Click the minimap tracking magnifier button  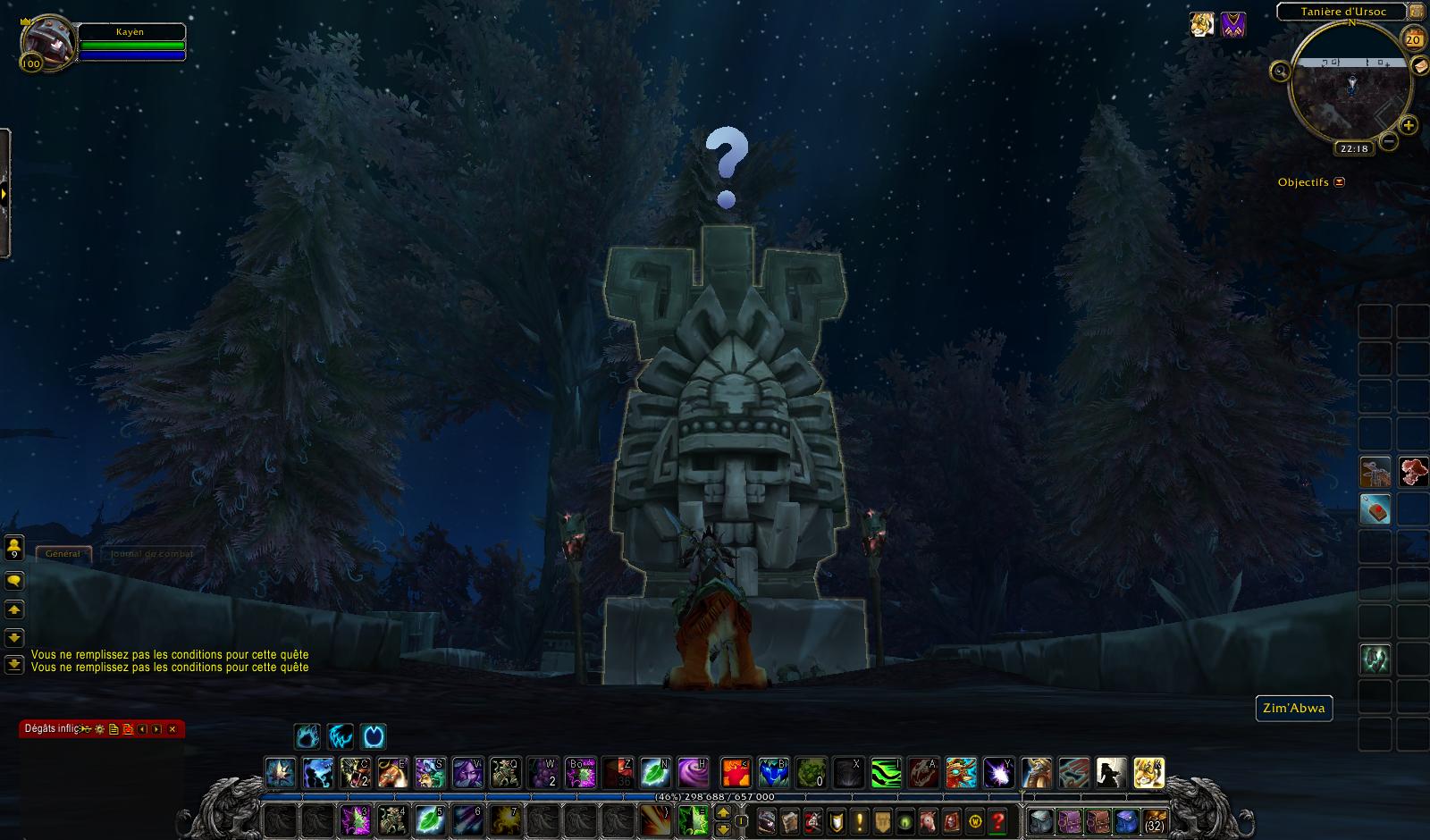(x=1281, y=71)
